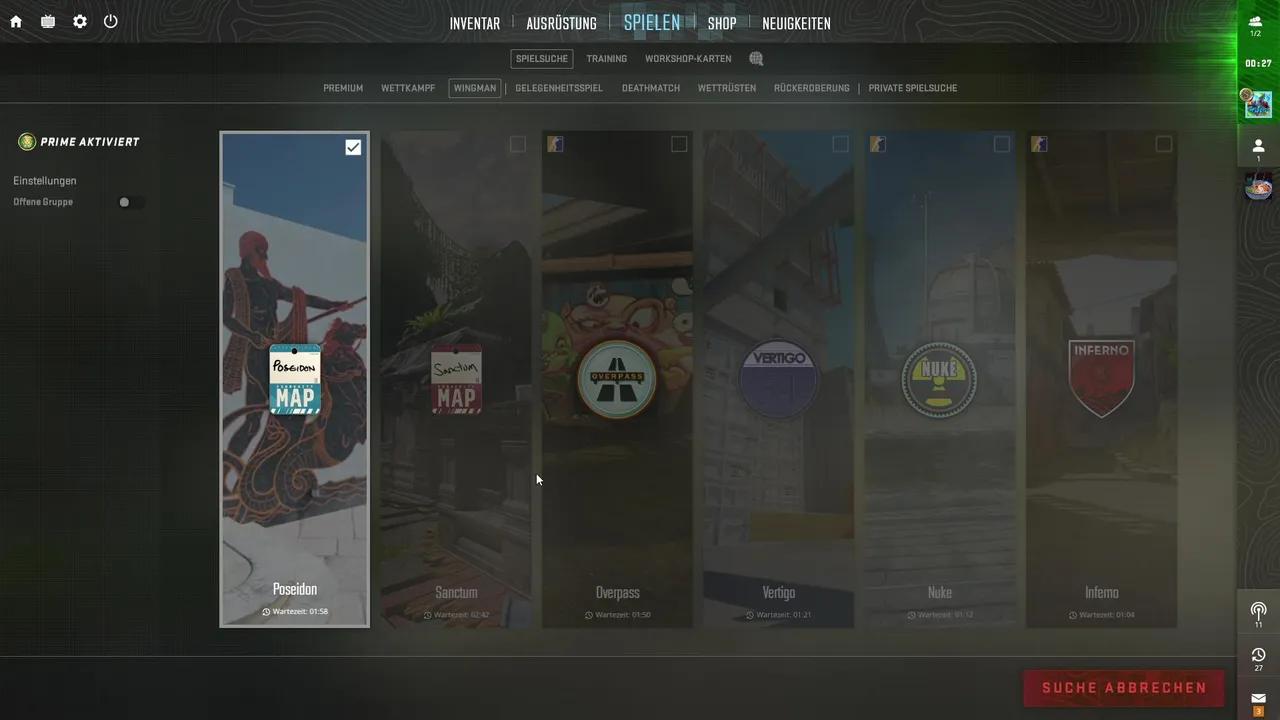The height and width of the screenshot is (720, 1280).
Task: Select the Vertigo map card
Action: click(x=778, y=380)
